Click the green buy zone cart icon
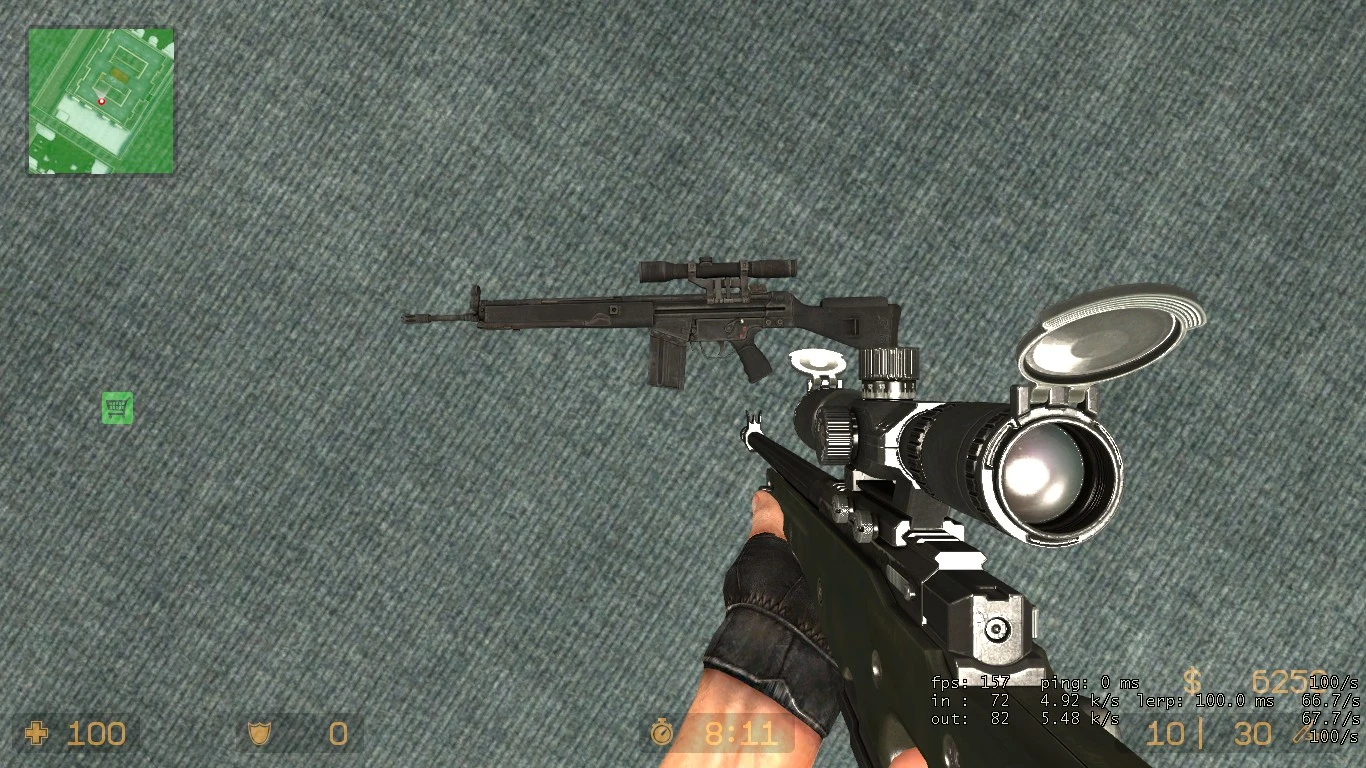This screenshot has width=1366, height=768. (118, 408)
